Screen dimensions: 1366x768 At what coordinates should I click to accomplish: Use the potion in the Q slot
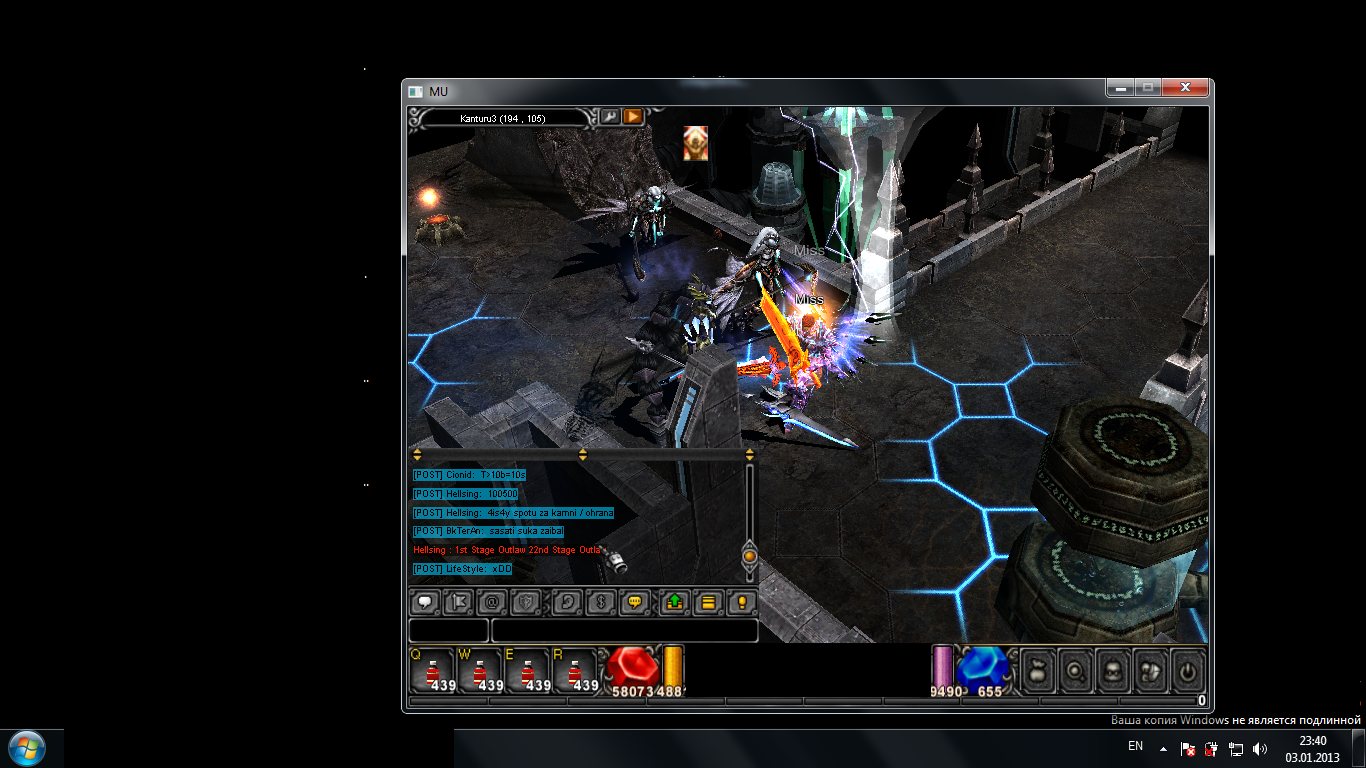pyautogui.click(x=432, y=670)
